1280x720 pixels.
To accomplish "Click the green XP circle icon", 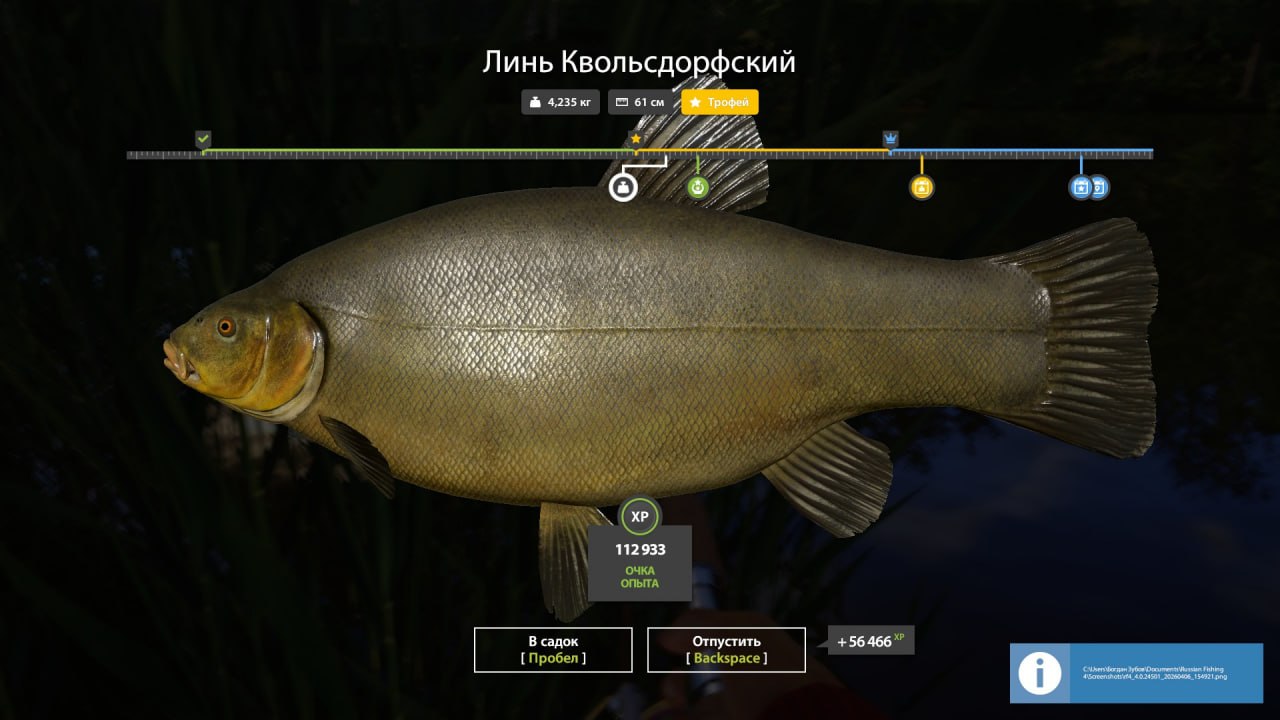I will tap(640, 516).
